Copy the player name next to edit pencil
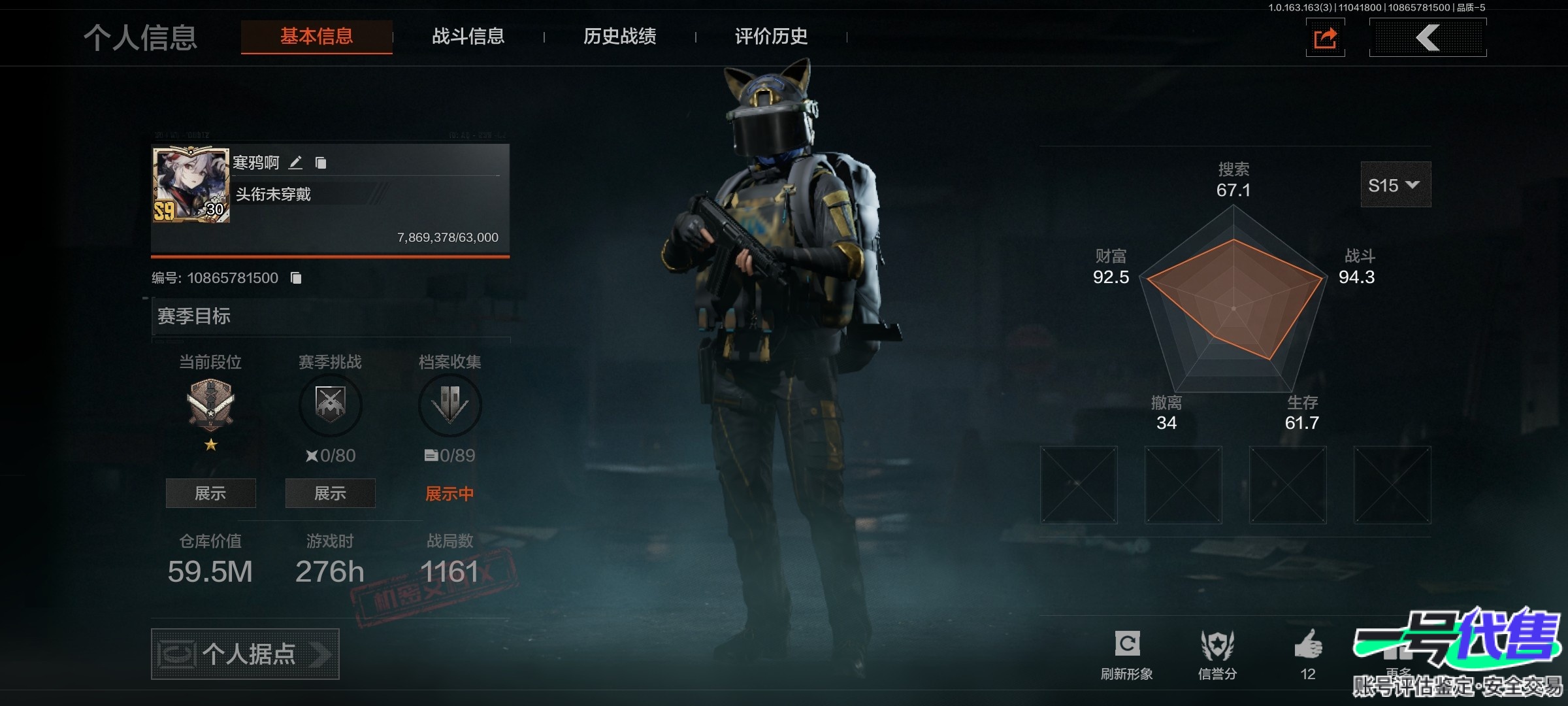The width and height of the screenshot is (1568, 706). 321,163
